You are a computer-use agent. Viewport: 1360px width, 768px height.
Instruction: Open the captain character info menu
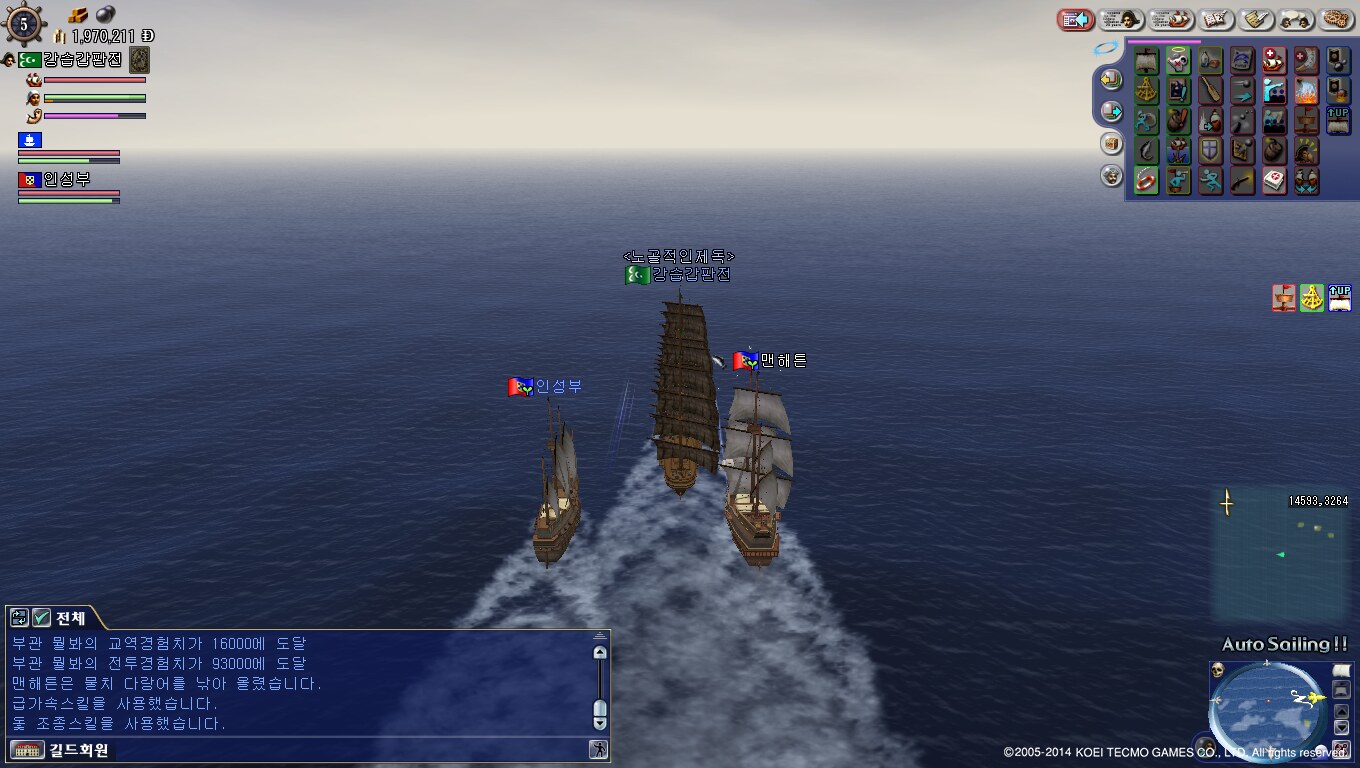coord(1121,20)
